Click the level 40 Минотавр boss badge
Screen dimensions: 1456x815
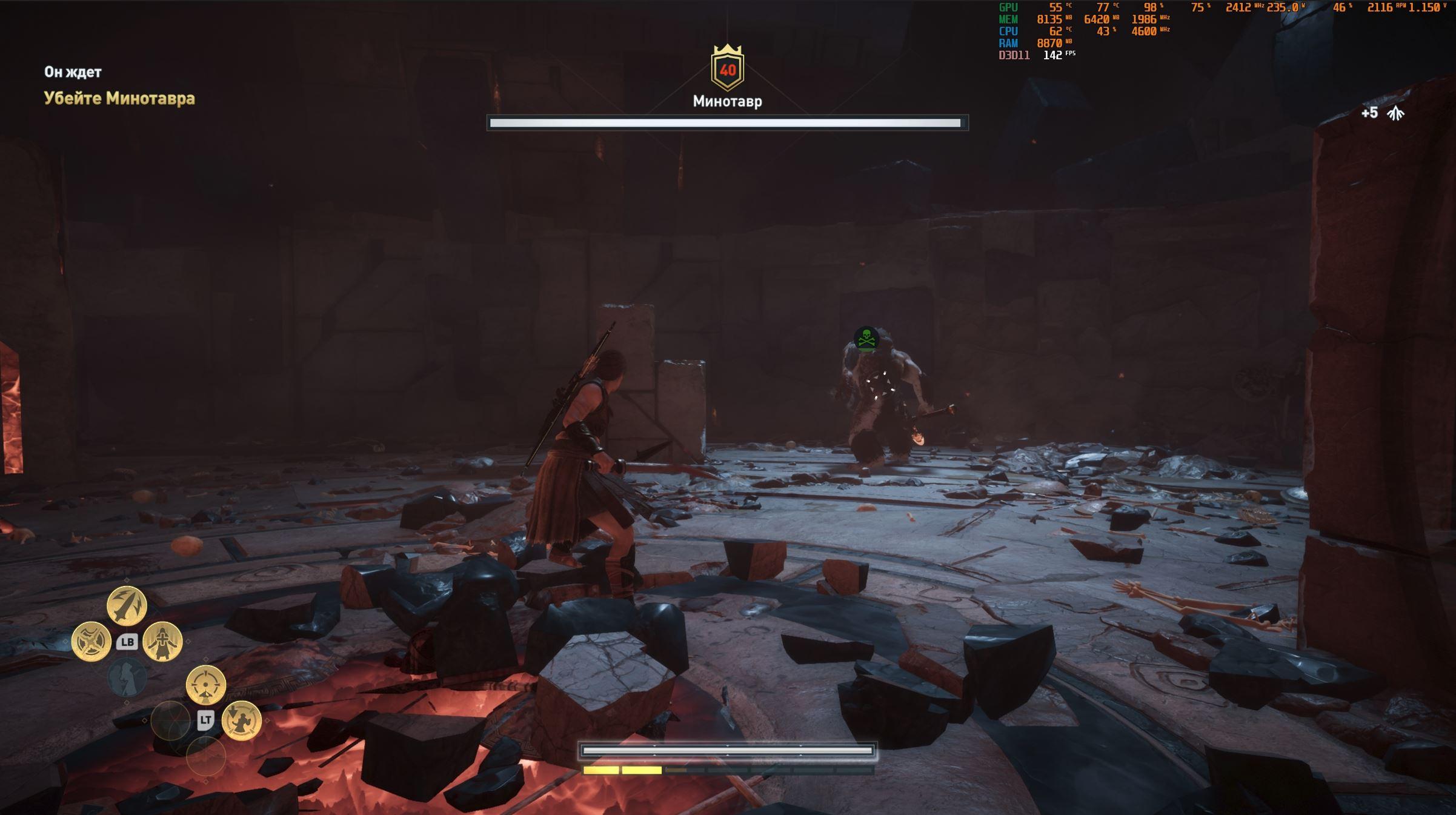727,69
